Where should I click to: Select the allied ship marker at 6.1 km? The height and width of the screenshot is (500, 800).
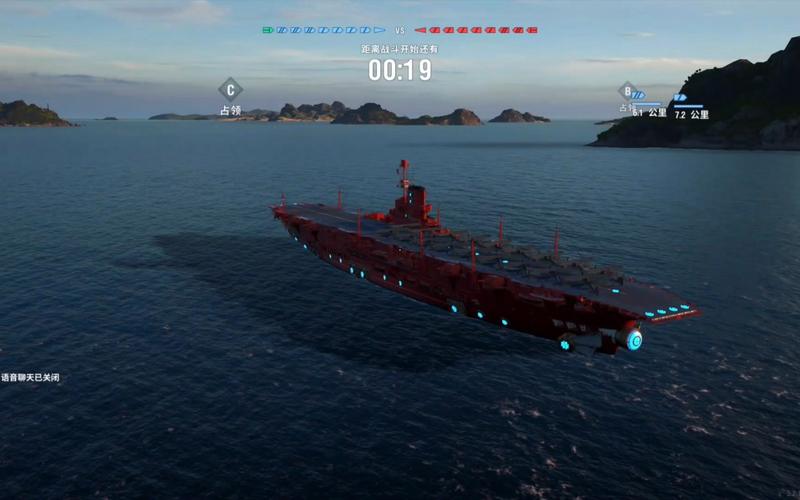tap(638, 96)
